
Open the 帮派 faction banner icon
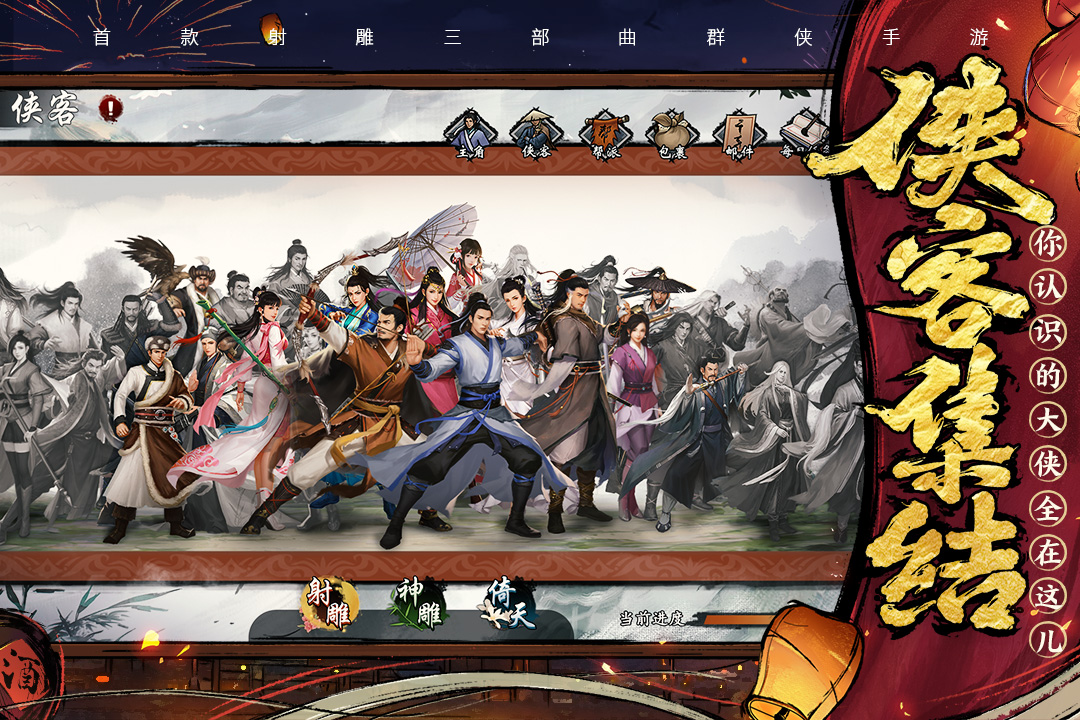point(605,134)
